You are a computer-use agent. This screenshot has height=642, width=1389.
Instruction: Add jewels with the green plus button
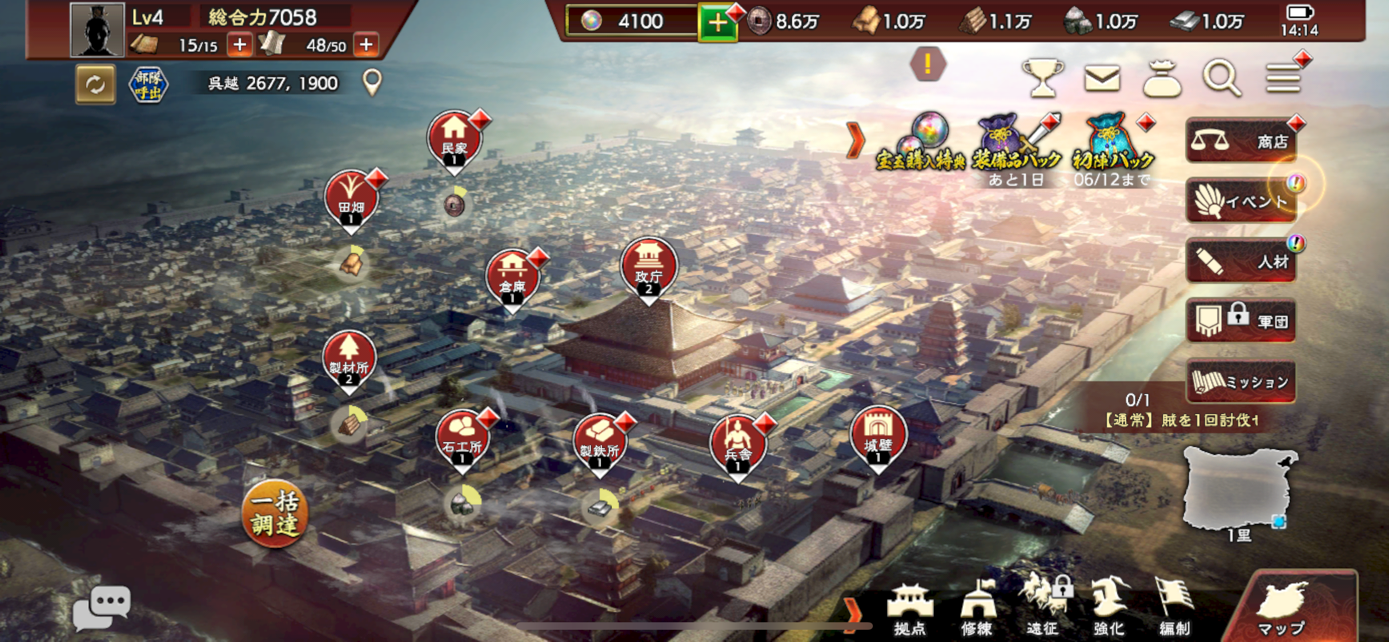click(718, 22)
